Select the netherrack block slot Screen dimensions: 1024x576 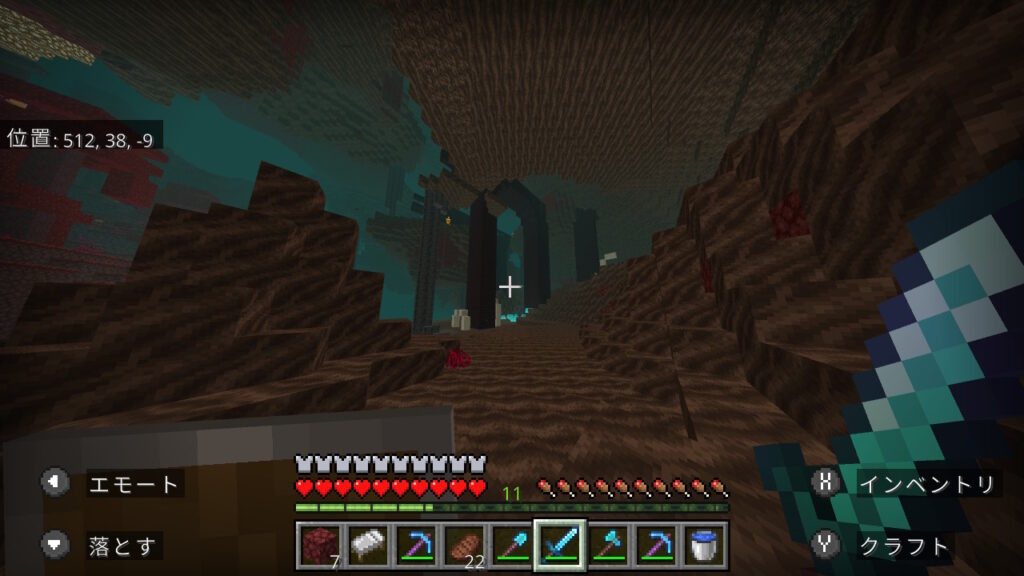click(320, 544)
